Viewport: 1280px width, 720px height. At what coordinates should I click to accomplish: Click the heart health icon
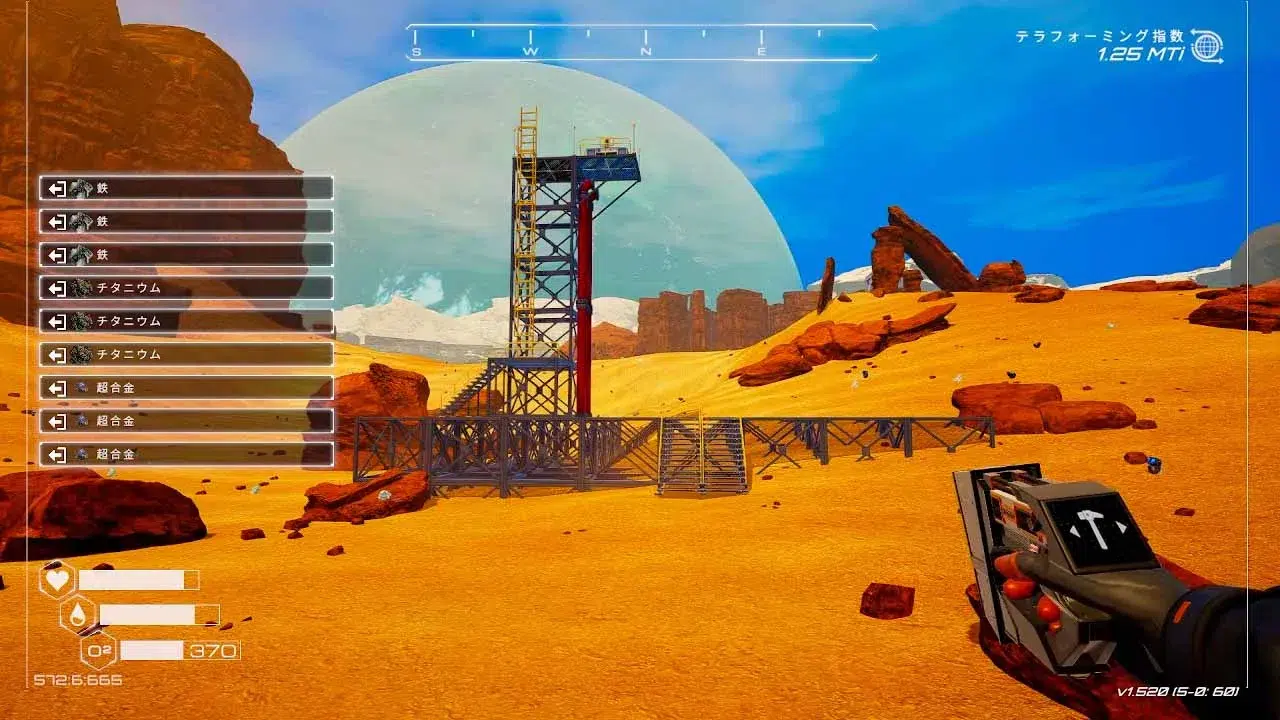click(x=57, y=580)
